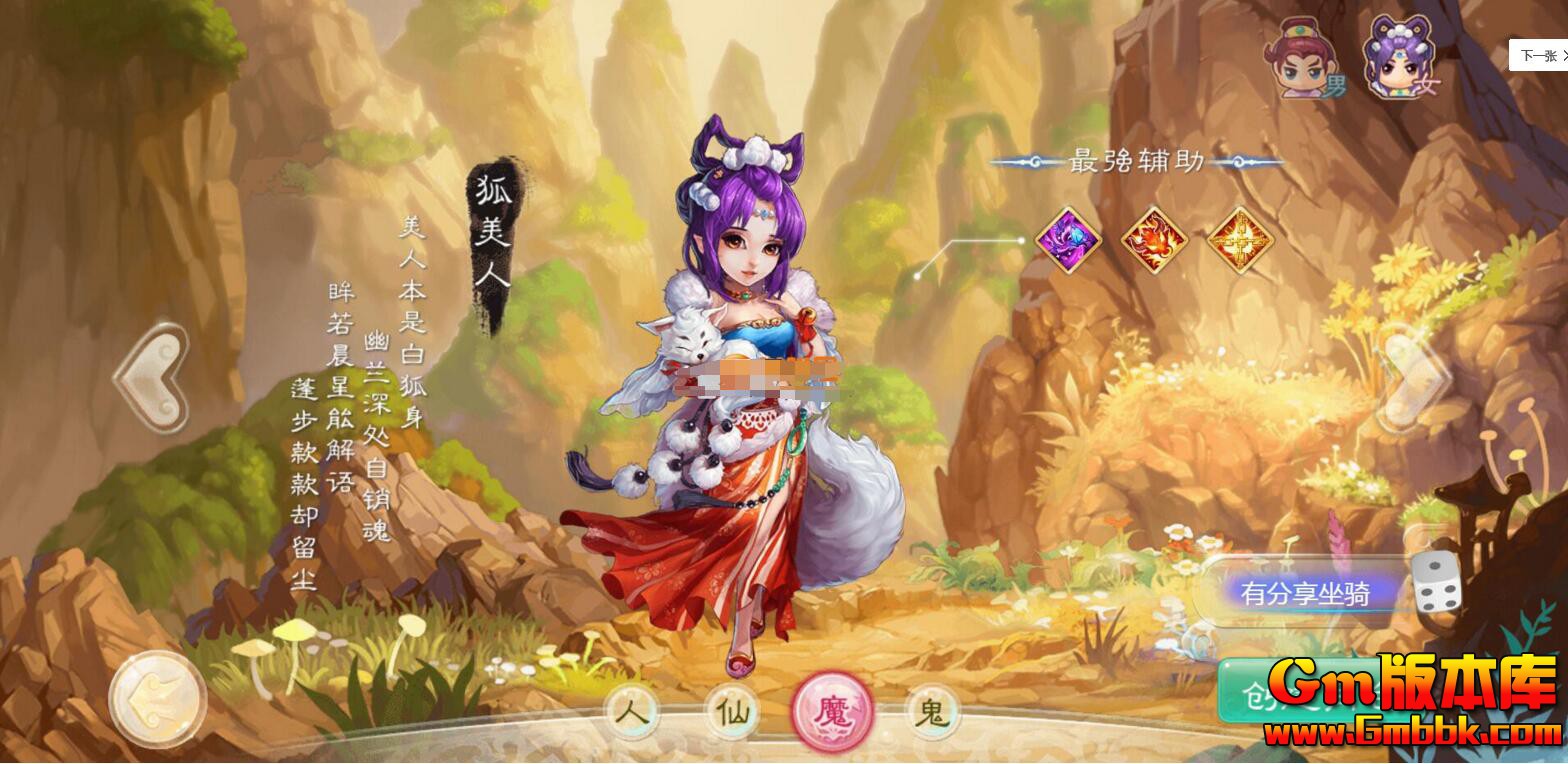Open the 下一张 next page control
Image resolution: width=1568 pixels, height=764 pixels.
[1539, 55]
